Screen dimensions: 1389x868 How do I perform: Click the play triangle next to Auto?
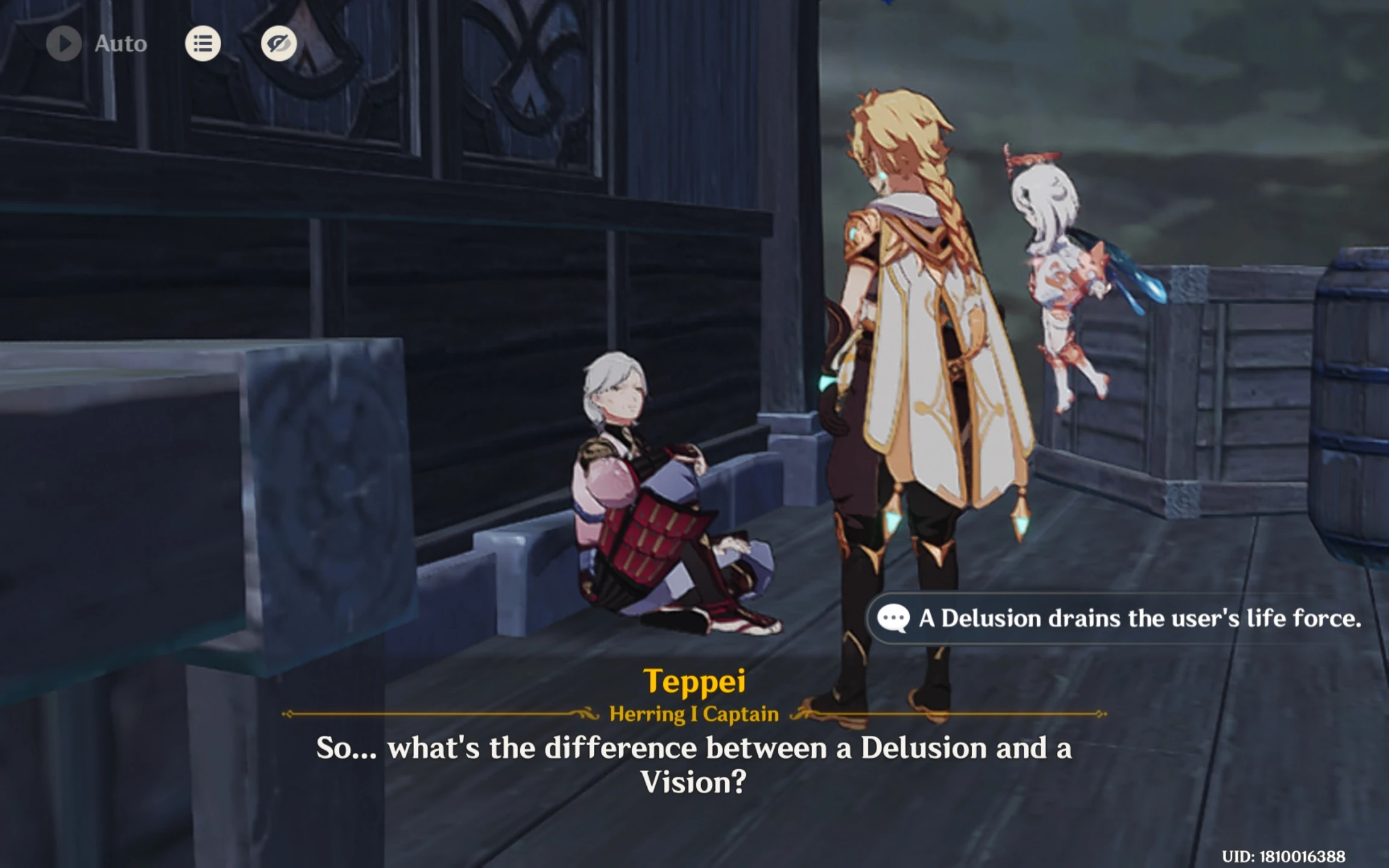pos(65,43)
